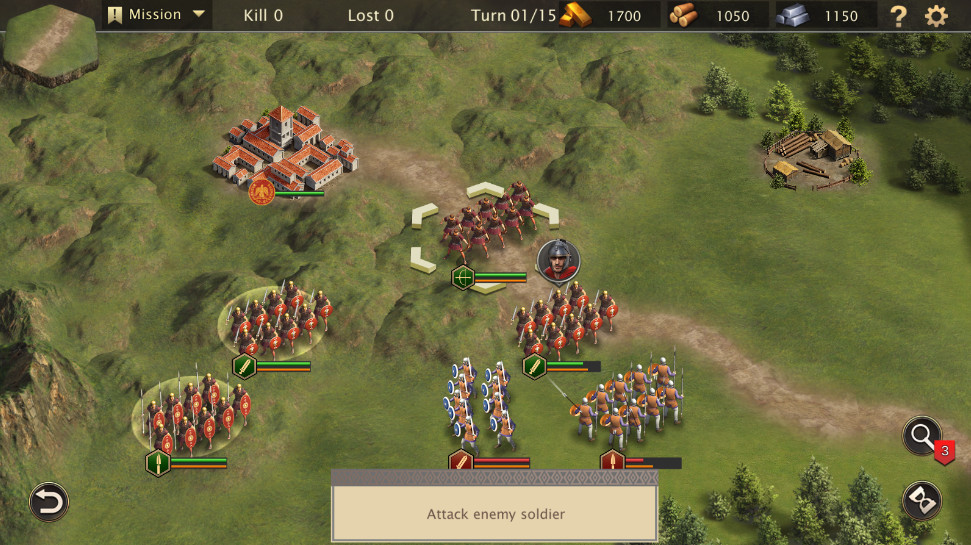
Task: Select the terrain hexagon tile preview
Action: (x=49, y=44)
